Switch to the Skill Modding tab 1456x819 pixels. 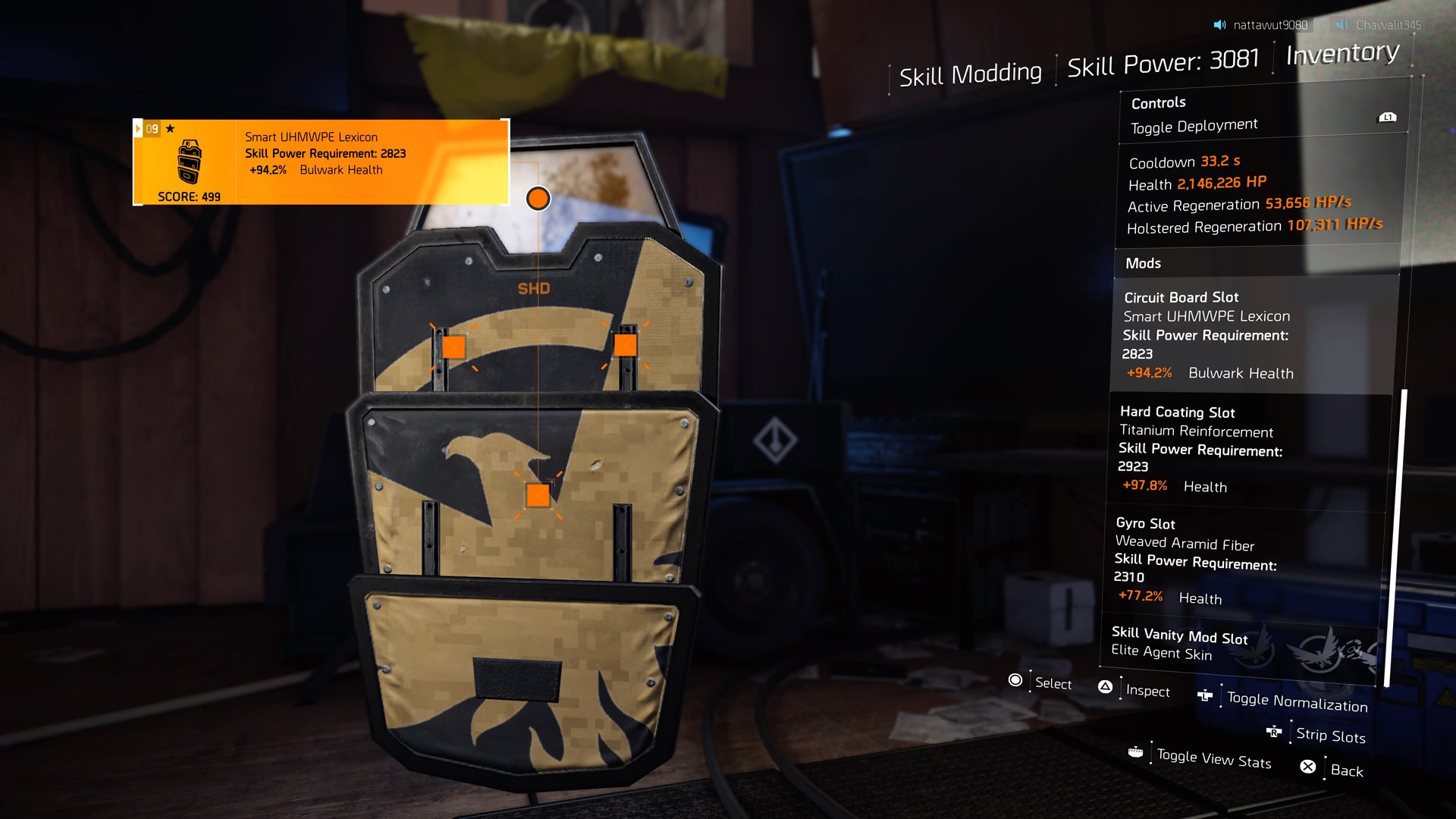[x=971, y=74]
